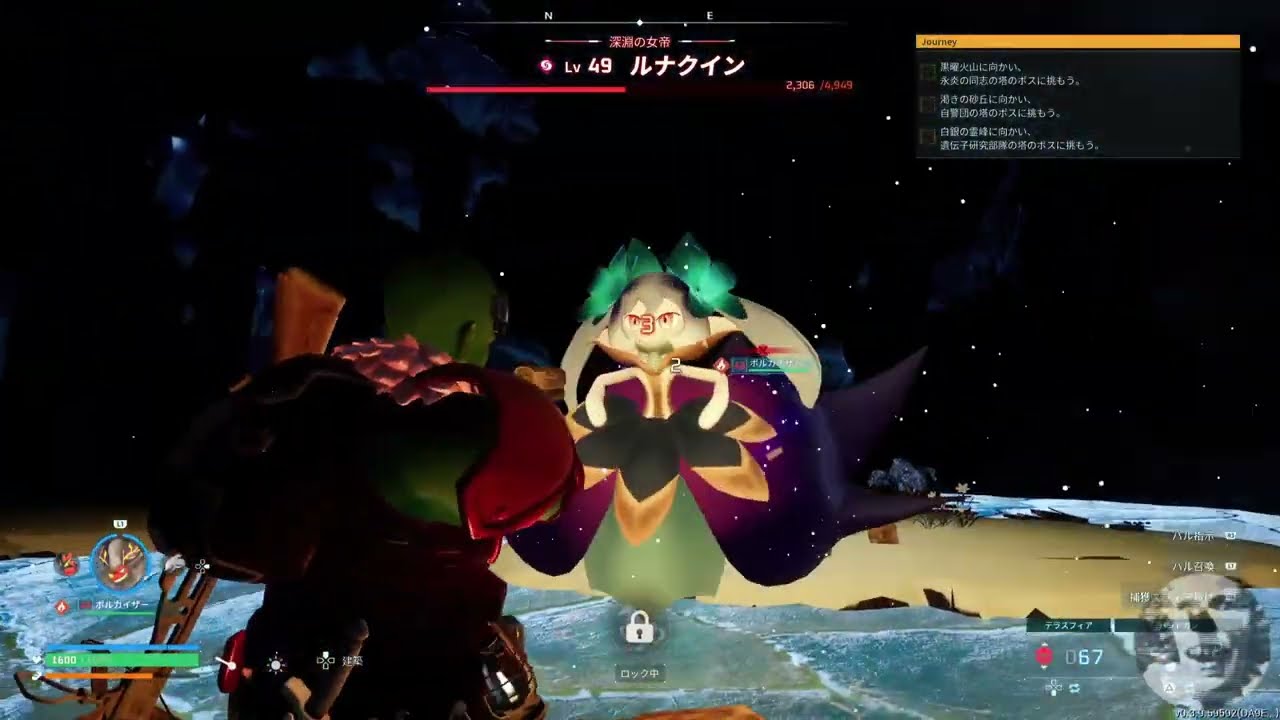
Task: Click the fire element icon beside ボルカイザー
Action: (61, 605)
